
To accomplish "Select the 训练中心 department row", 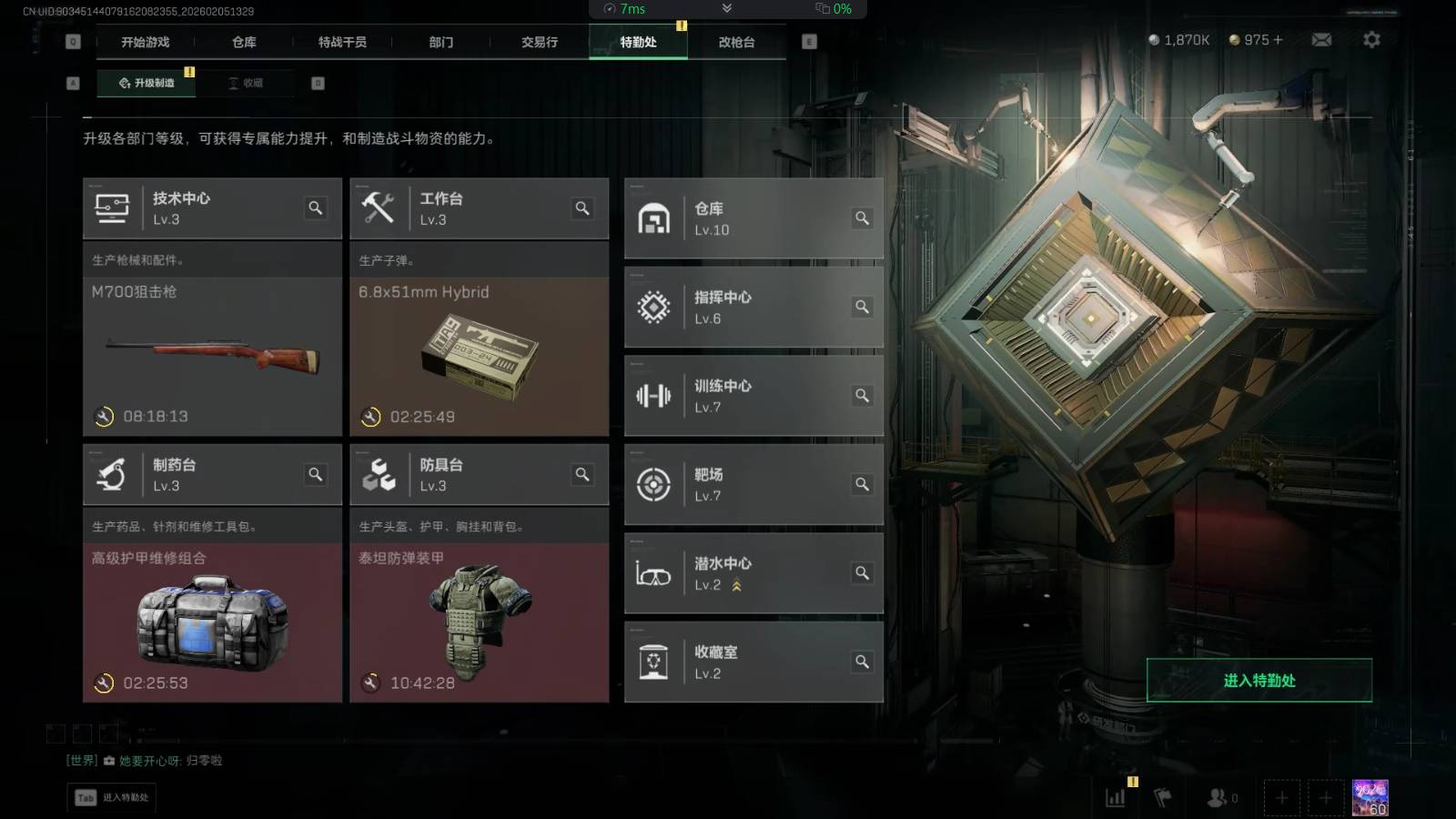I will pyautogui.click(x=753, y=396).
